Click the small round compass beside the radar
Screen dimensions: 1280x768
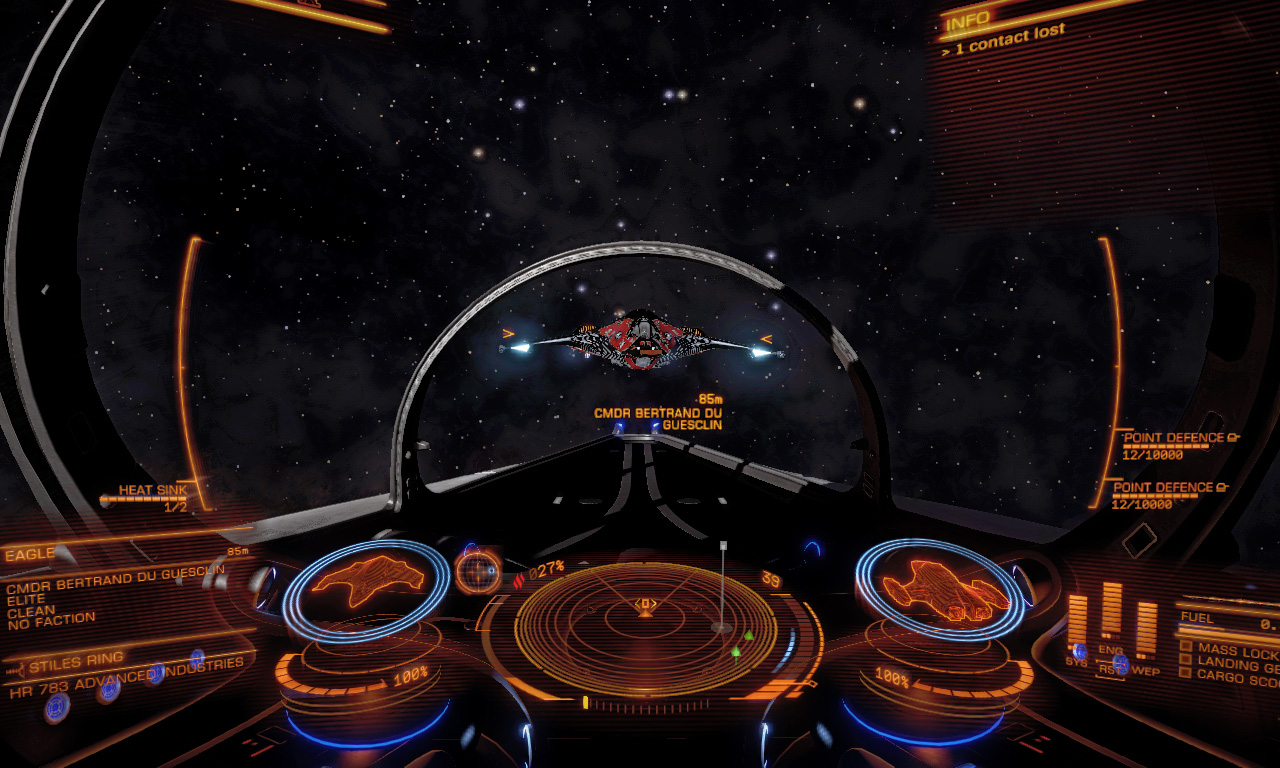477,571
